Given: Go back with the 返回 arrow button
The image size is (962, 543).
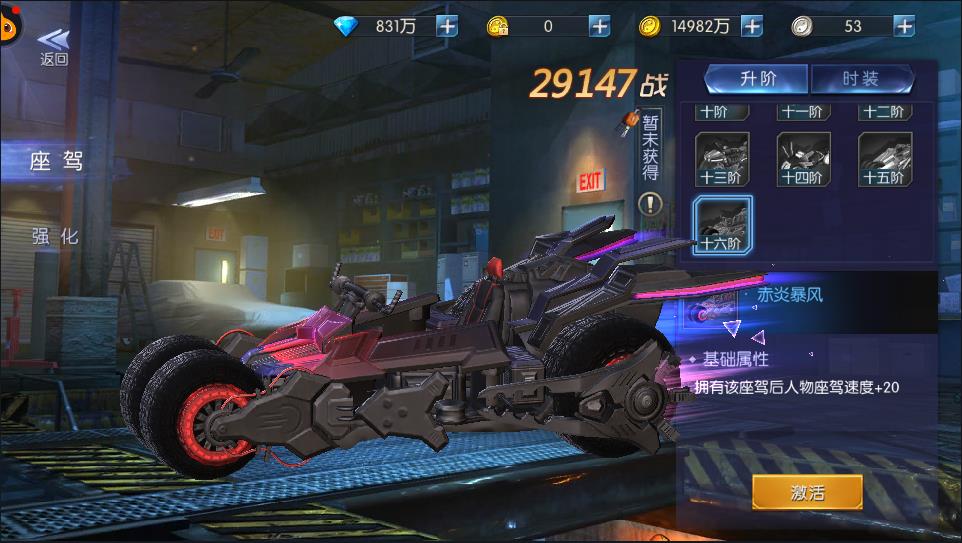Looking at the screenshot, I should point(54,45).
